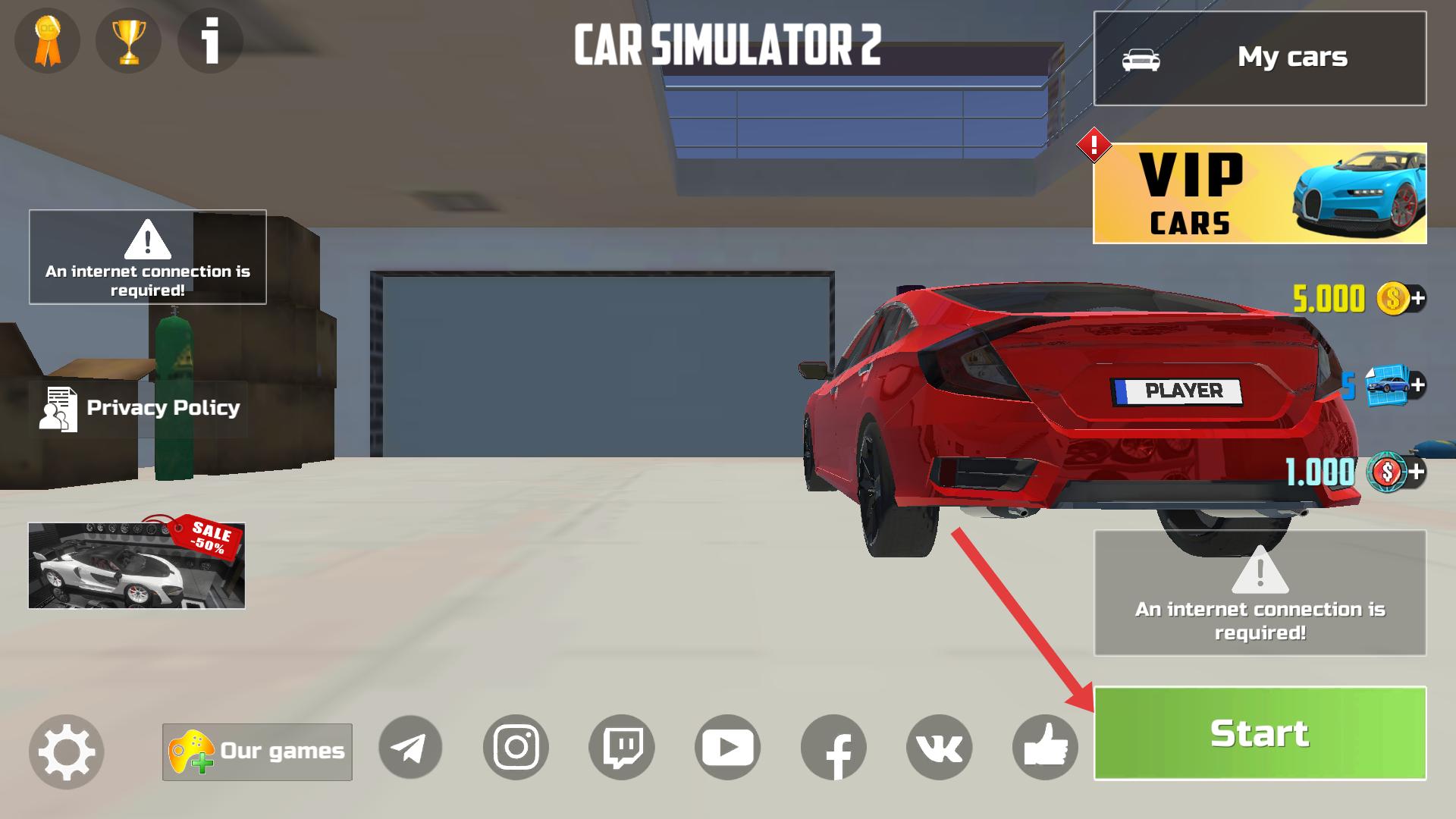This screenshot has width=1456, height=819.
Task: Visit the Telegram channel link
Action: pos(410,748)
